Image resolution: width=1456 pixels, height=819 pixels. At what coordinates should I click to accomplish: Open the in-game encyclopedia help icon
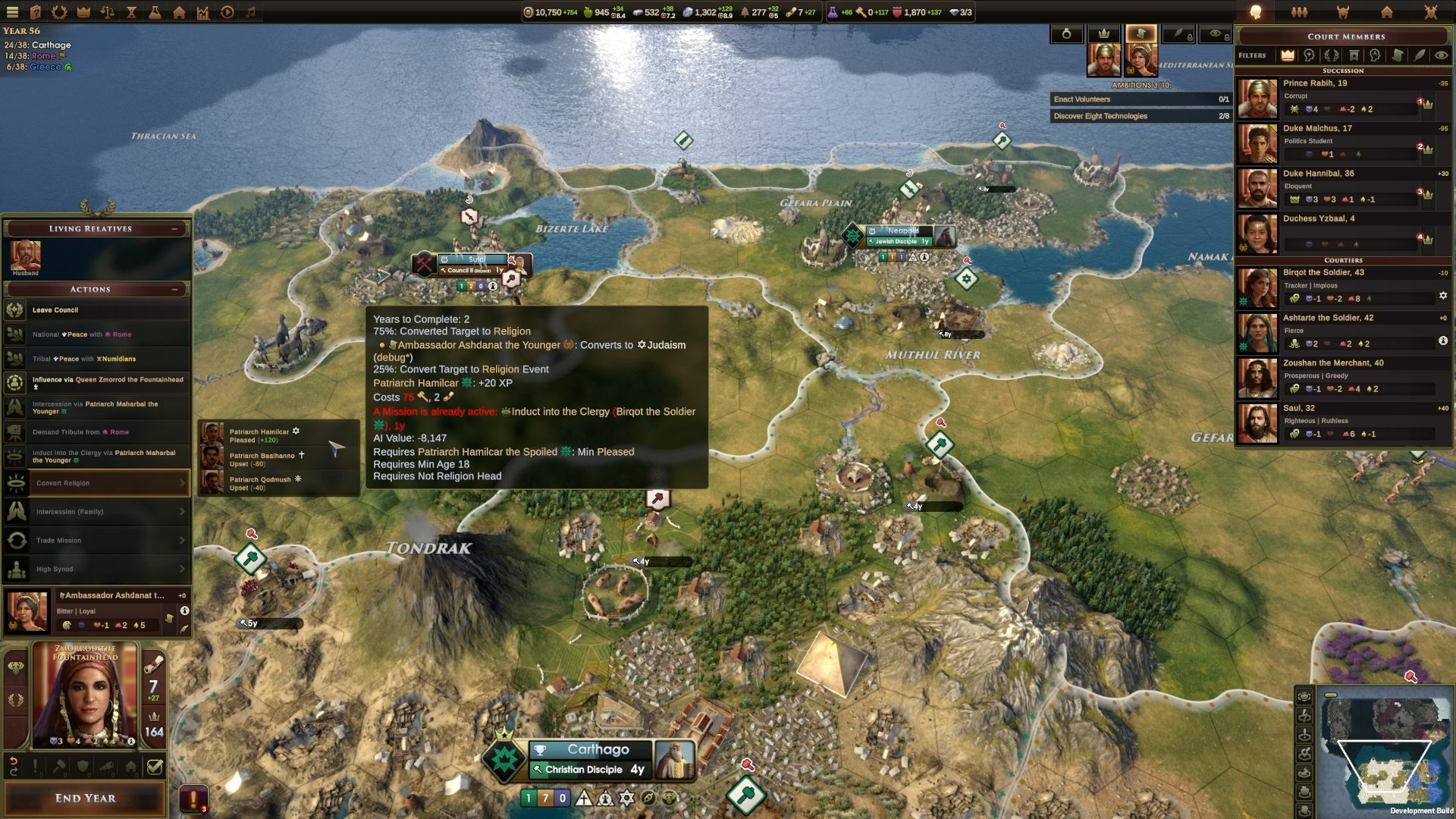point(35,12)
